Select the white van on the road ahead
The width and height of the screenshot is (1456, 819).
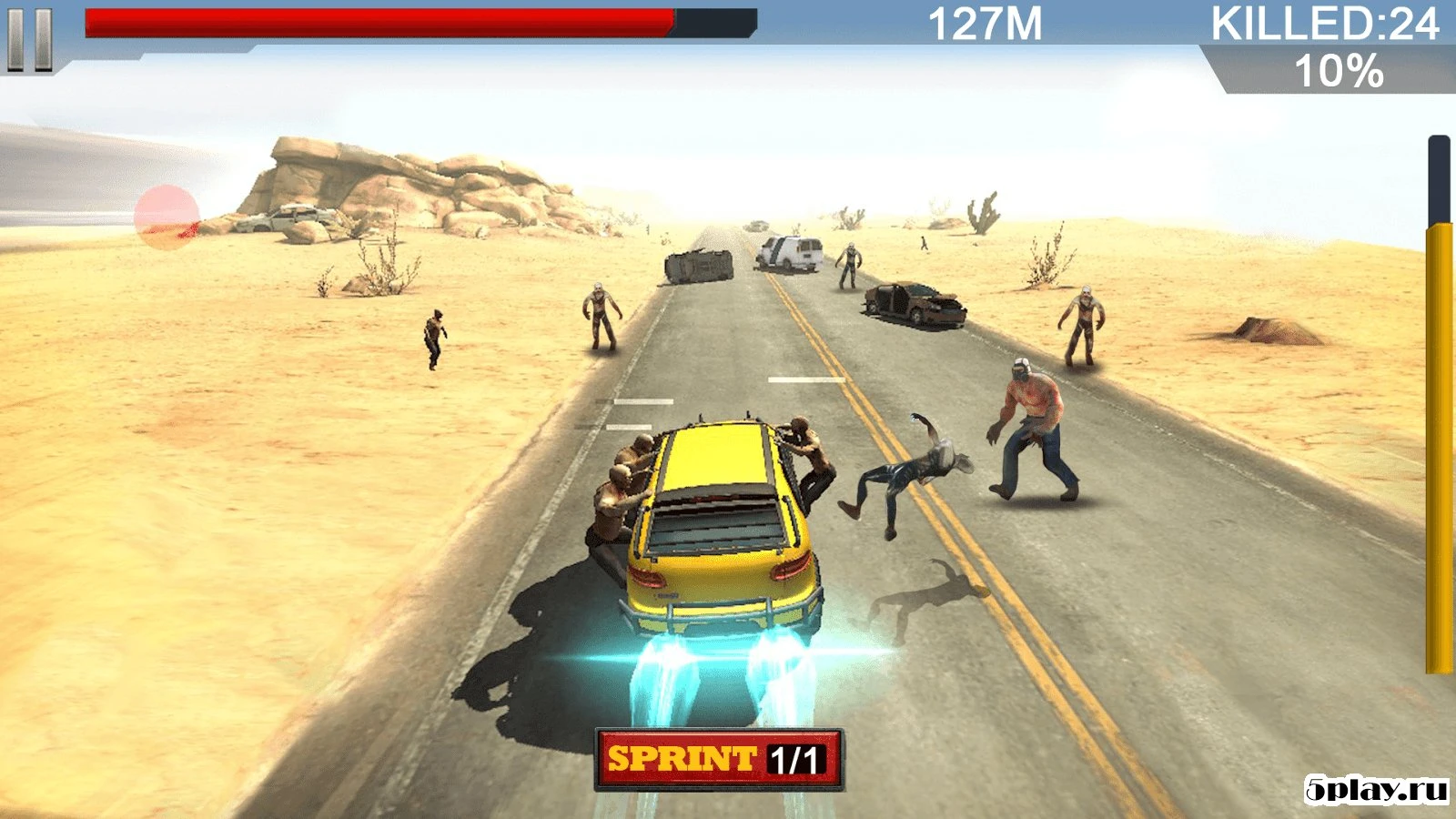click(790, 252)
